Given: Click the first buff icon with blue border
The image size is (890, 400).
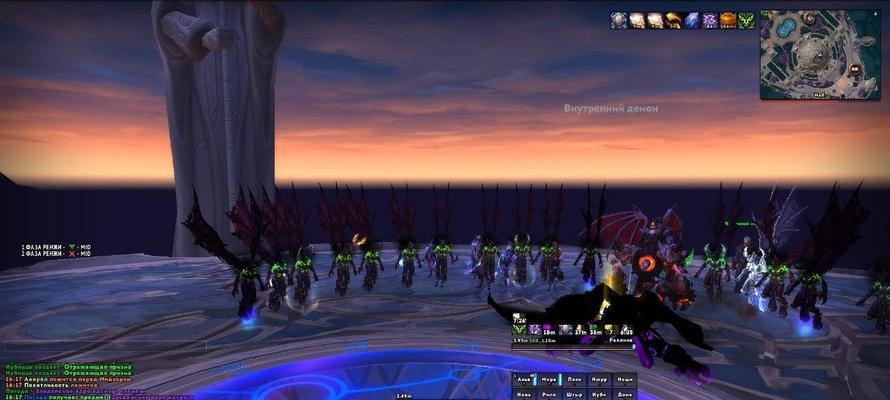Looking at the screenshot, I should pyautogui.click(x=619, y=20).
